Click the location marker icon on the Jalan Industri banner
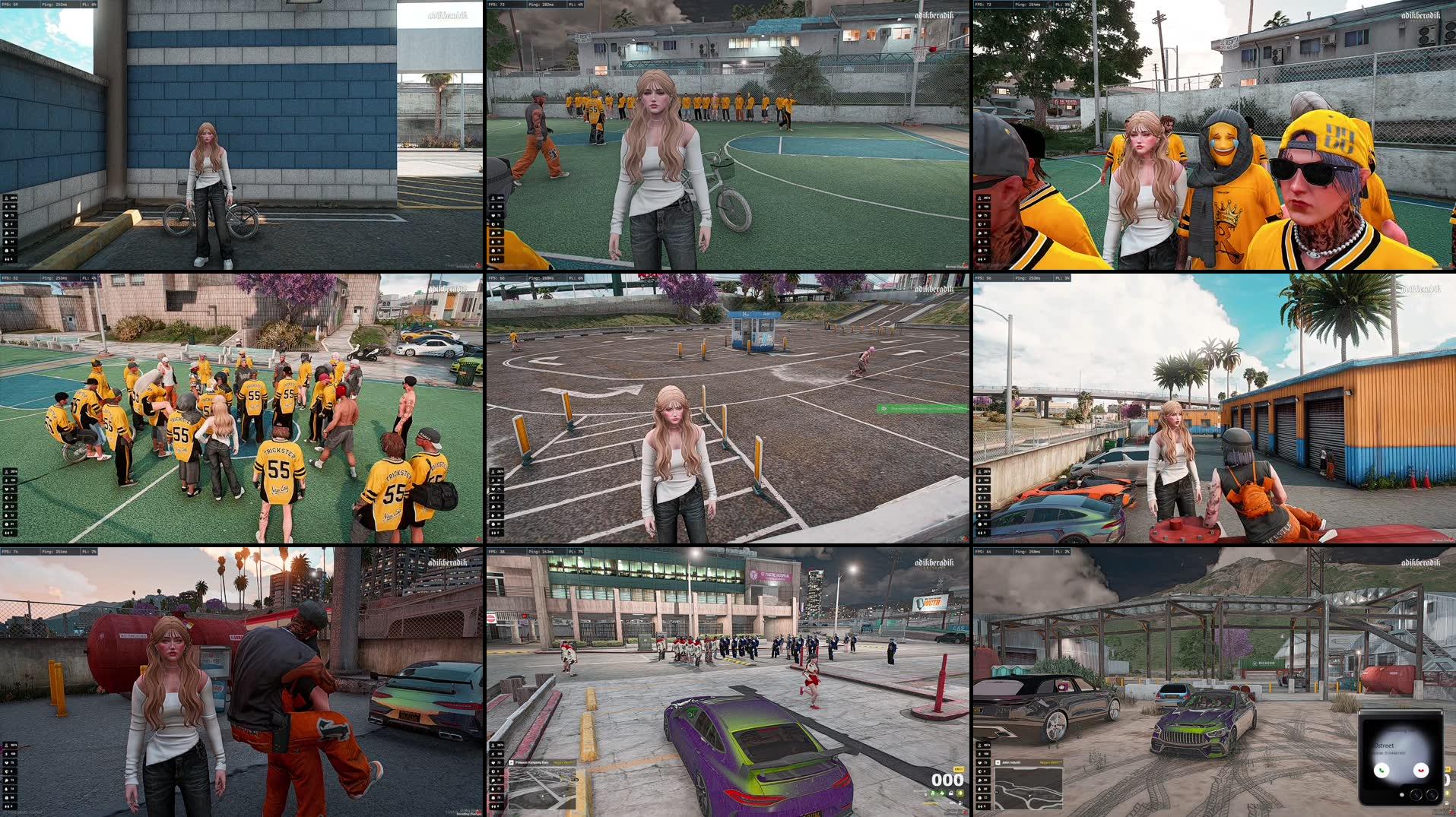The image size is (1456, 817). click(x=998, y=762)
